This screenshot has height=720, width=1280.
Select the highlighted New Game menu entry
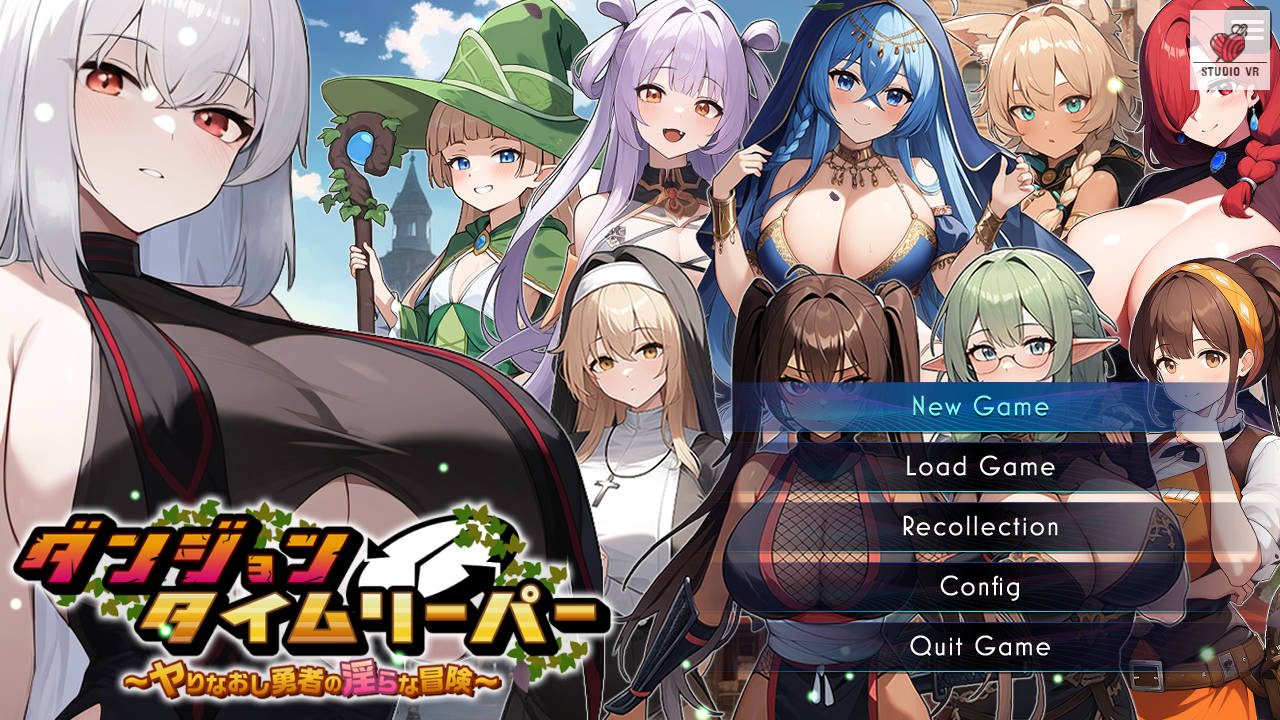pyautogui.click(x=978, y=407)
